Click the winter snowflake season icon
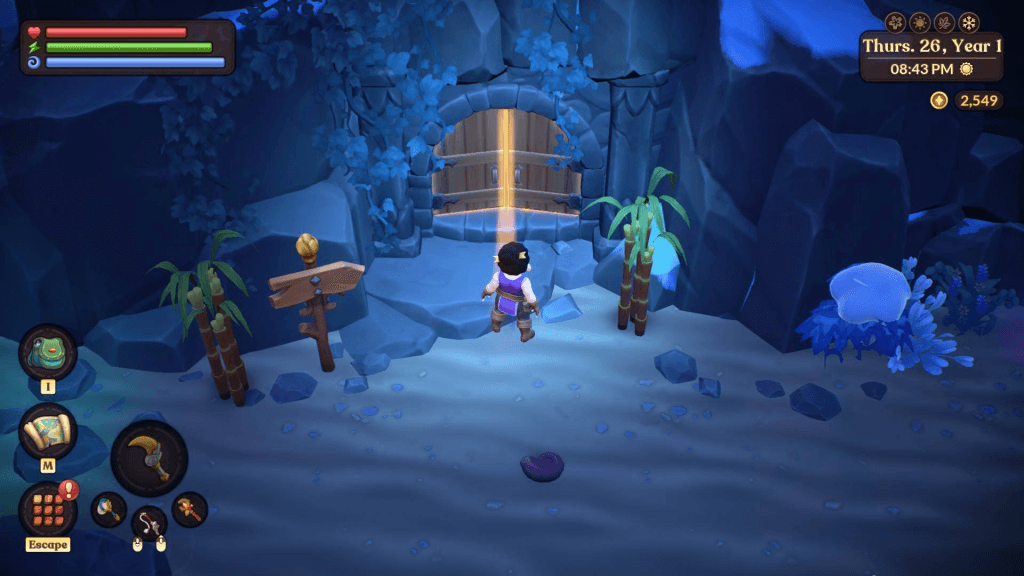This screenshot has width=1024, height=576. pyautogui.click(x=969, y=22)
